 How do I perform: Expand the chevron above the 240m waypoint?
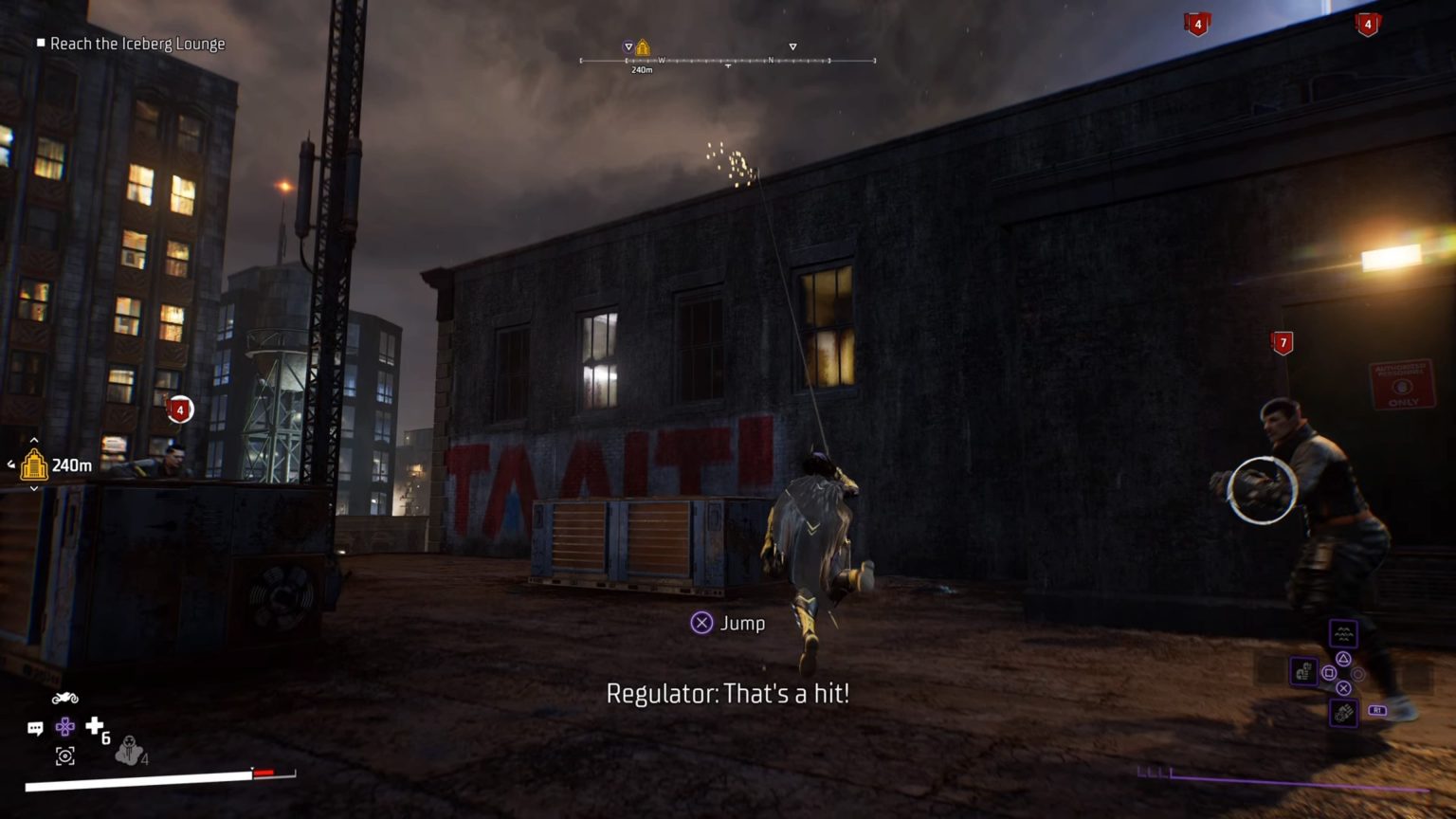(33, 441)
